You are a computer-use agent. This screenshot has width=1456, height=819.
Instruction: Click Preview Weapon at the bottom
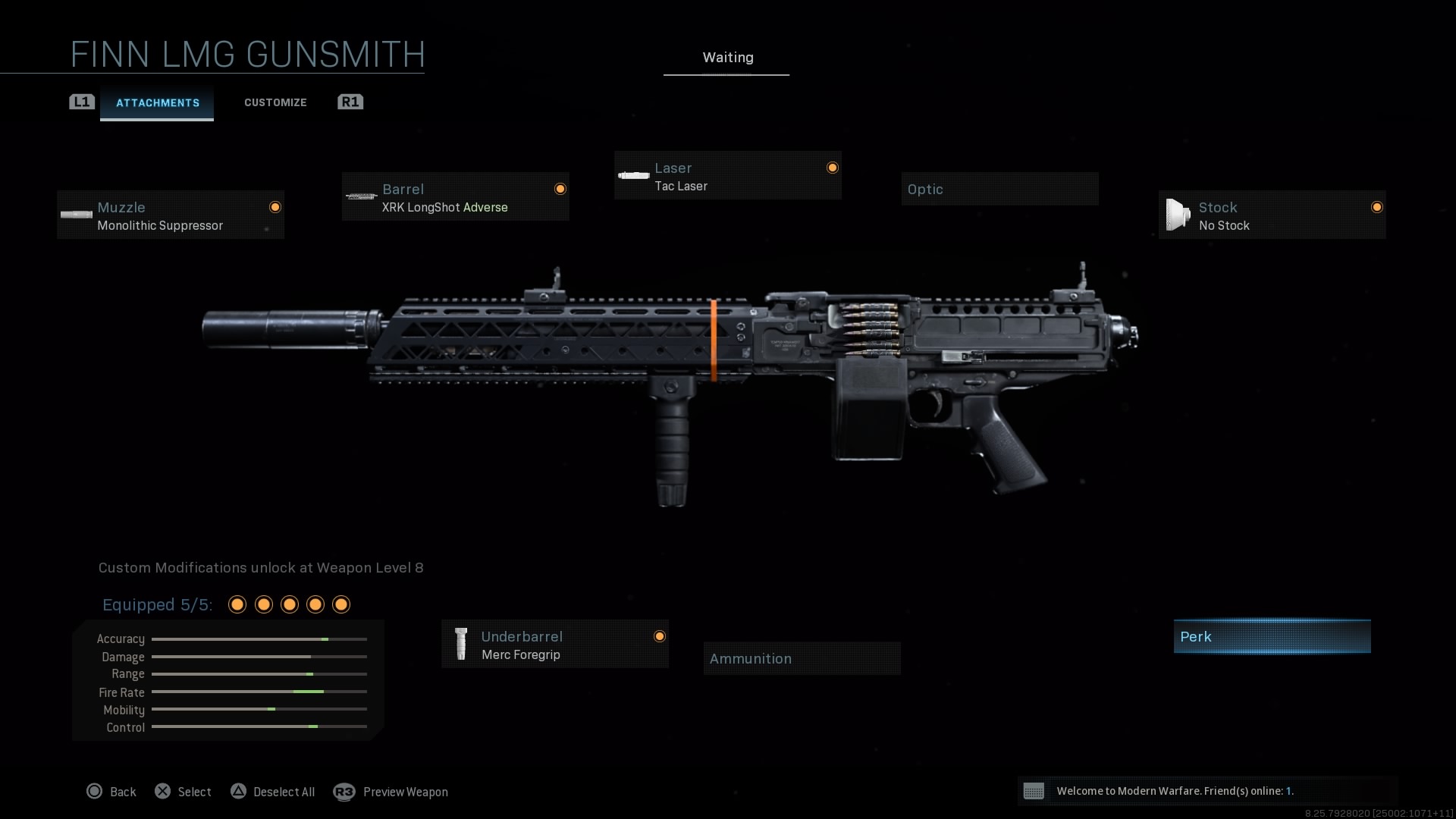tap(405, 792)
